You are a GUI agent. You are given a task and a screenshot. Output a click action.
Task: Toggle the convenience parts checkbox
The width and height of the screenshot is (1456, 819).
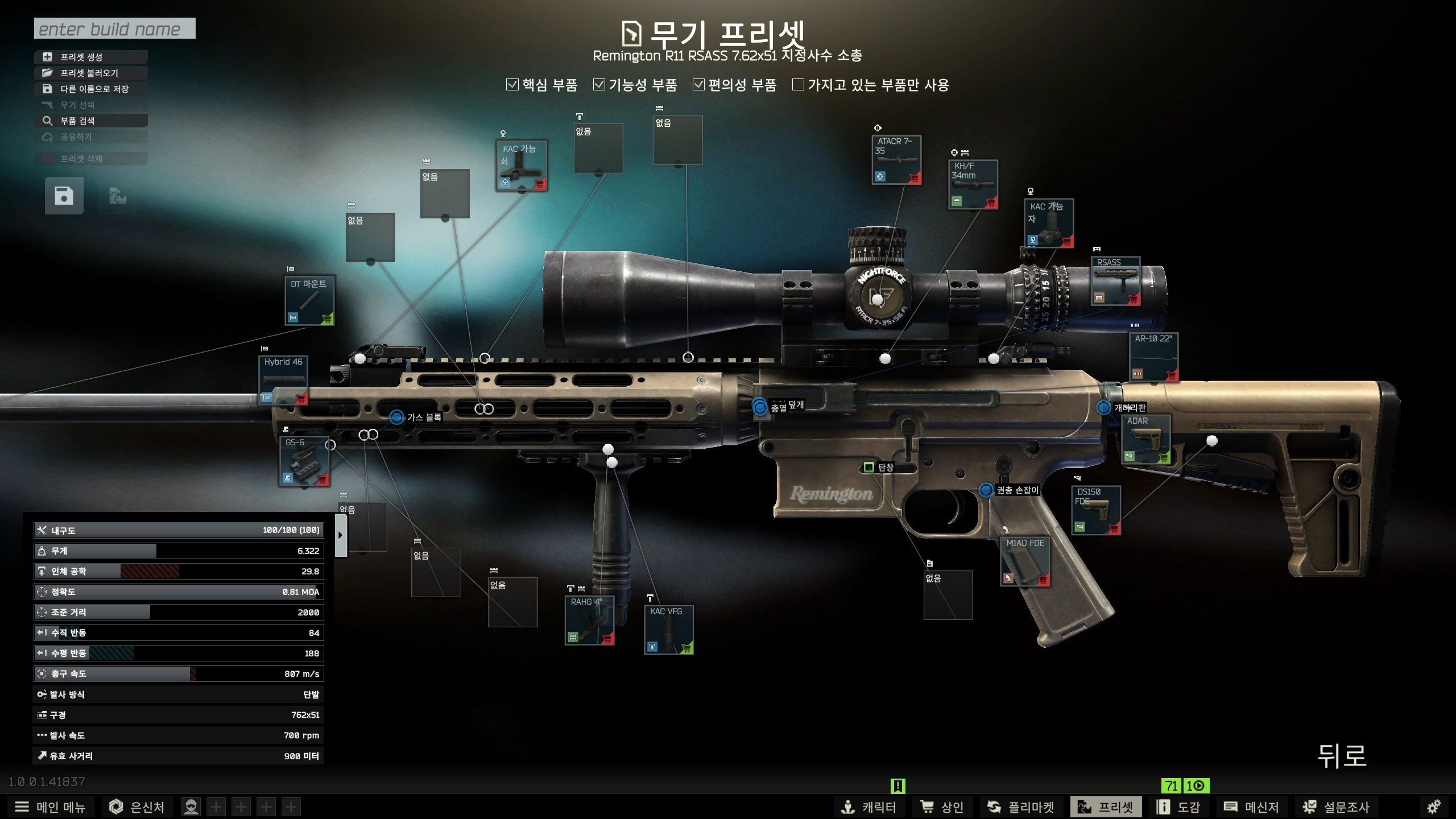698,85
